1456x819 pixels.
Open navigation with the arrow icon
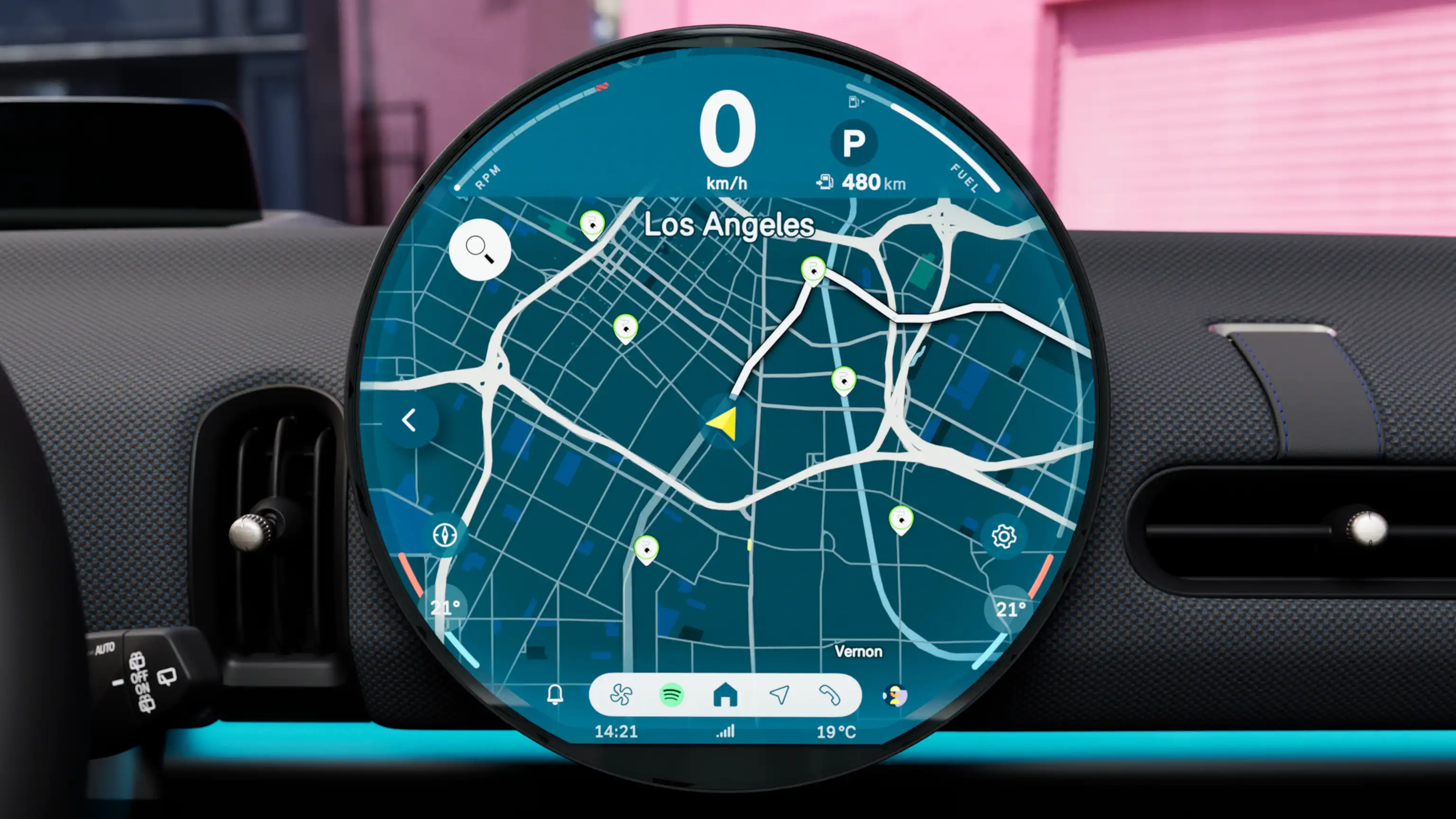781,695
